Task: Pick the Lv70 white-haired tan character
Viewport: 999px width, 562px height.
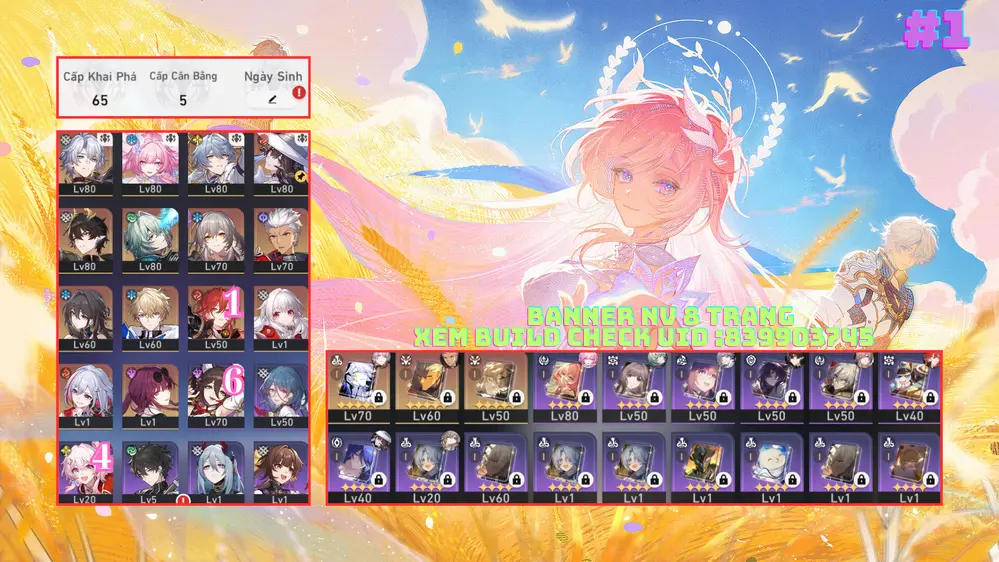Action: pos(280,237)
